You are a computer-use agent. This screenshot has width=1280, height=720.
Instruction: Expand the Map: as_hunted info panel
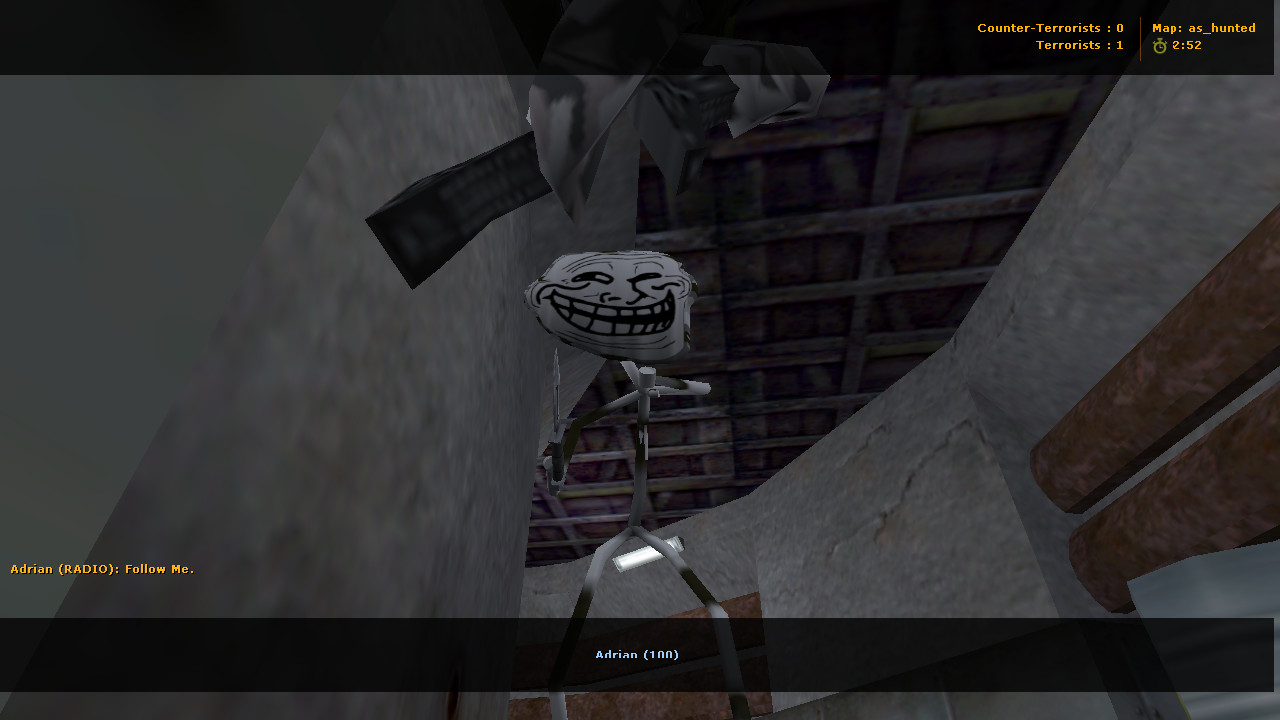pos(1203,27)
